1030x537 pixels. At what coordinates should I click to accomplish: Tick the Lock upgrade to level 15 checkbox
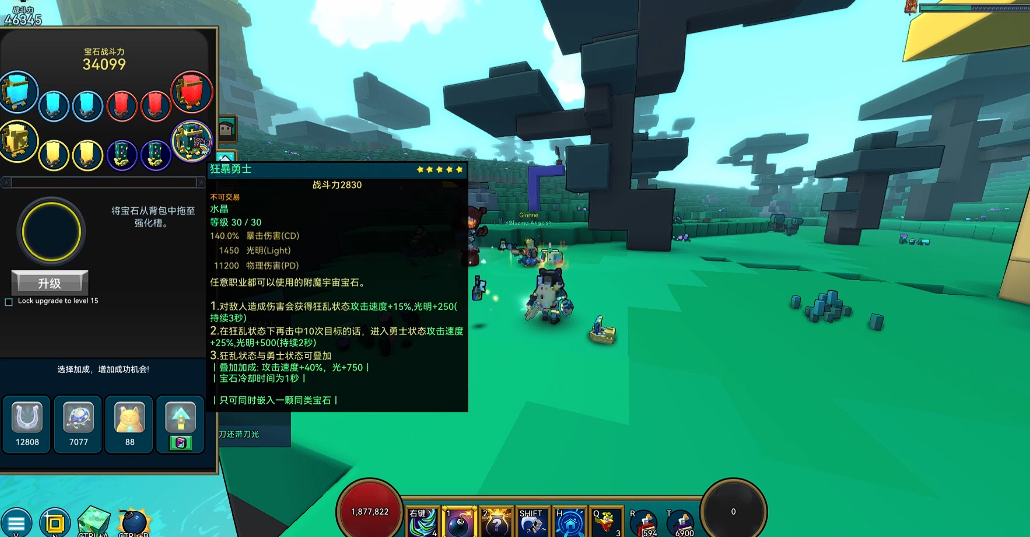coord(9,301)
